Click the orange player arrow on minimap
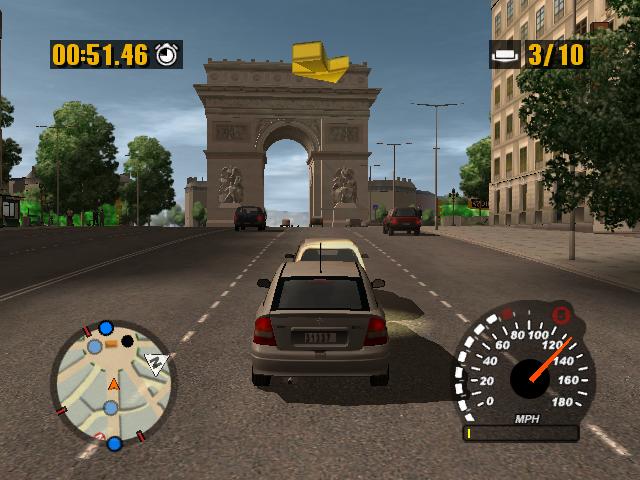The height and width of the screenshot is (480, 640). pyautogui.click(x=113, y=384)
